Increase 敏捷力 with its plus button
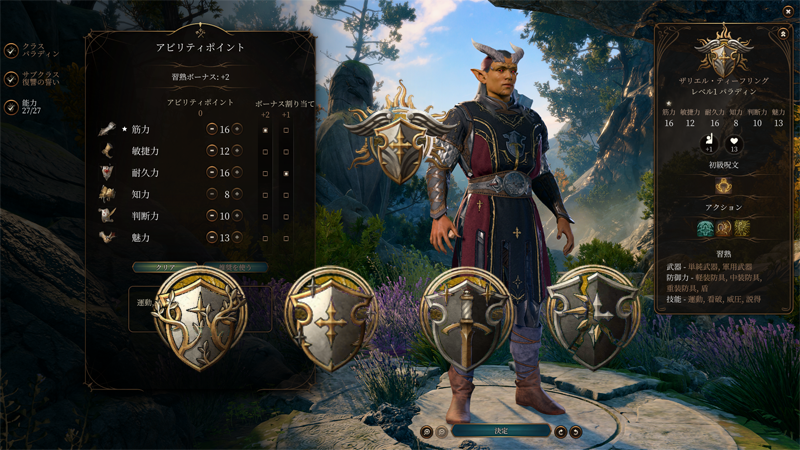The image size is (800, 450). click(238, 151)
